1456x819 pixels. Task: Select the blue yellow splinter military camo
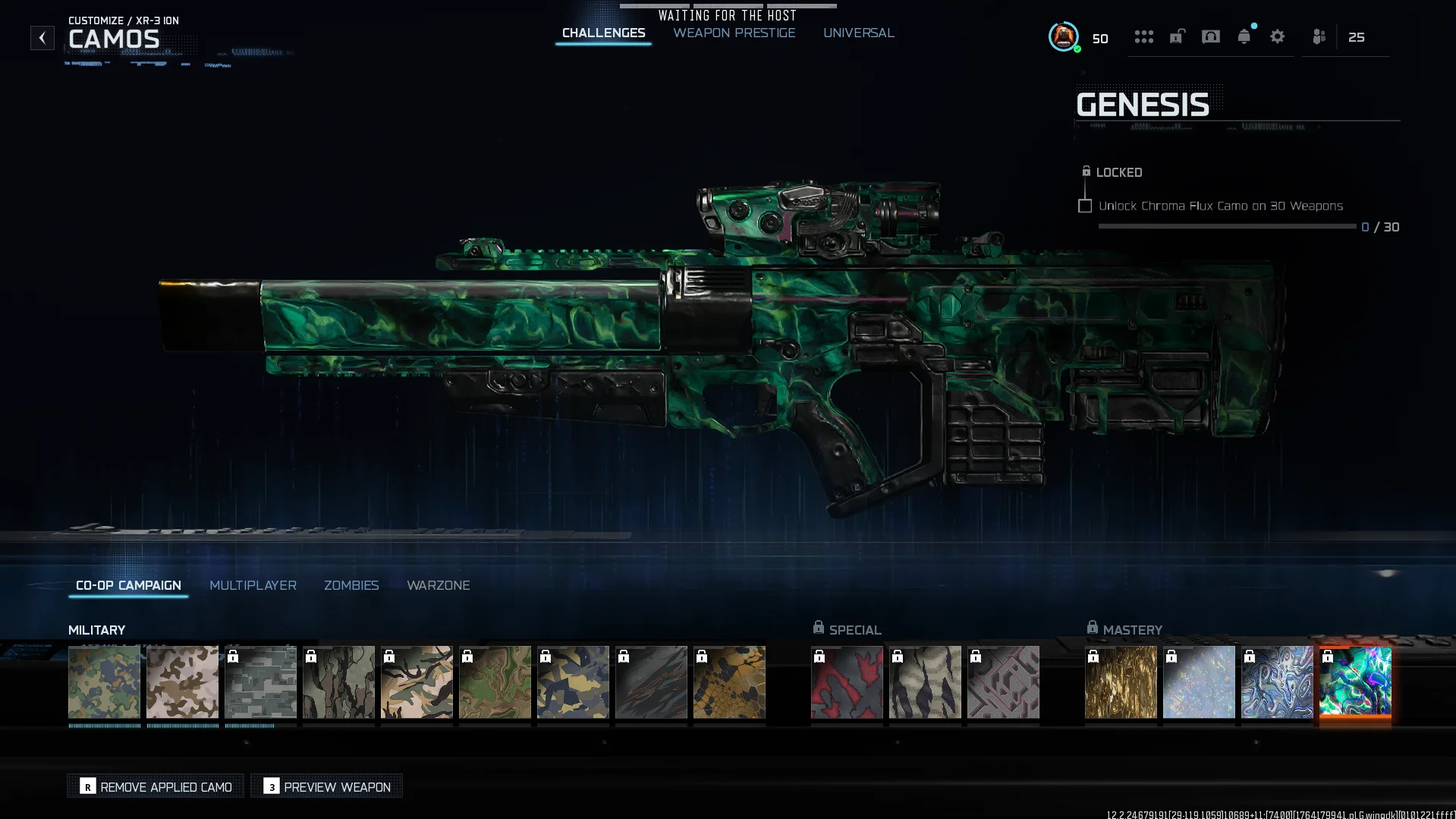pyautogui.click(x=572, y=682)
